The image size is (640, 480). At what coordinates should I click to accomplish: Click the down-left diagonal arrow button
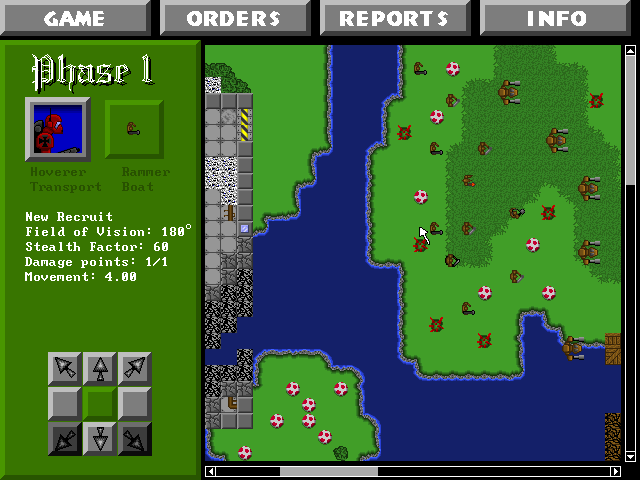[66, 438]
